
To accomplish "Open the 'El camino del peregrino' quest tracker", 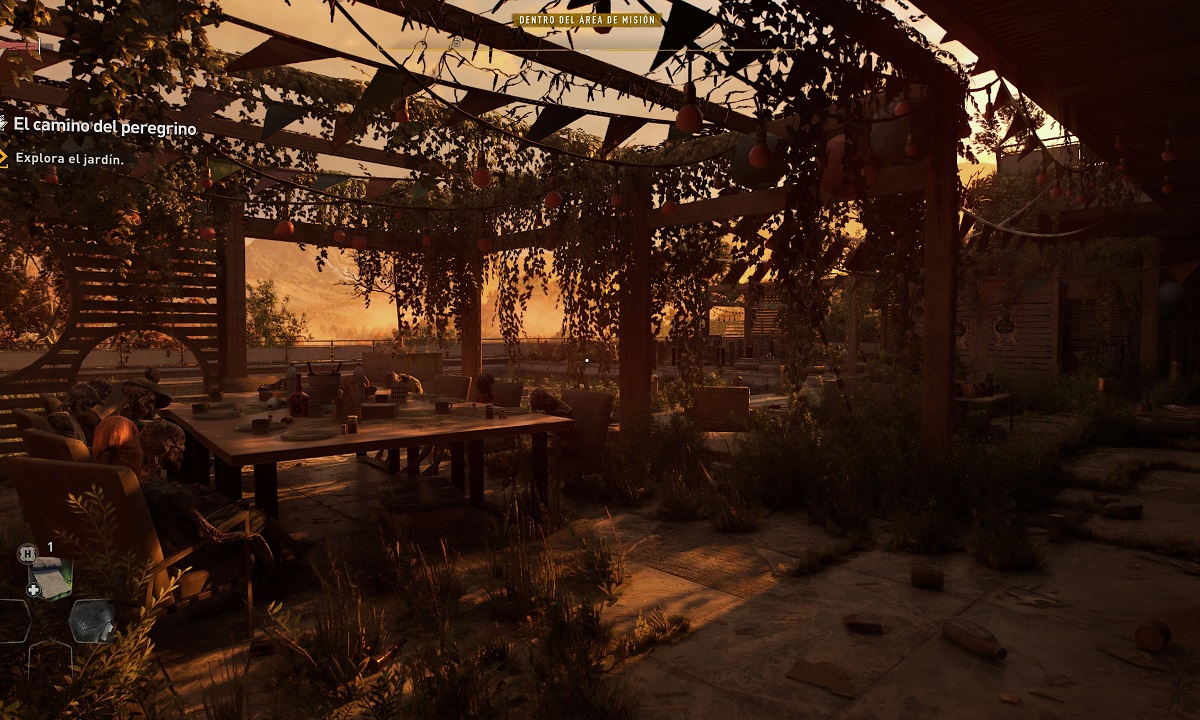I will [x=104, y=126].
